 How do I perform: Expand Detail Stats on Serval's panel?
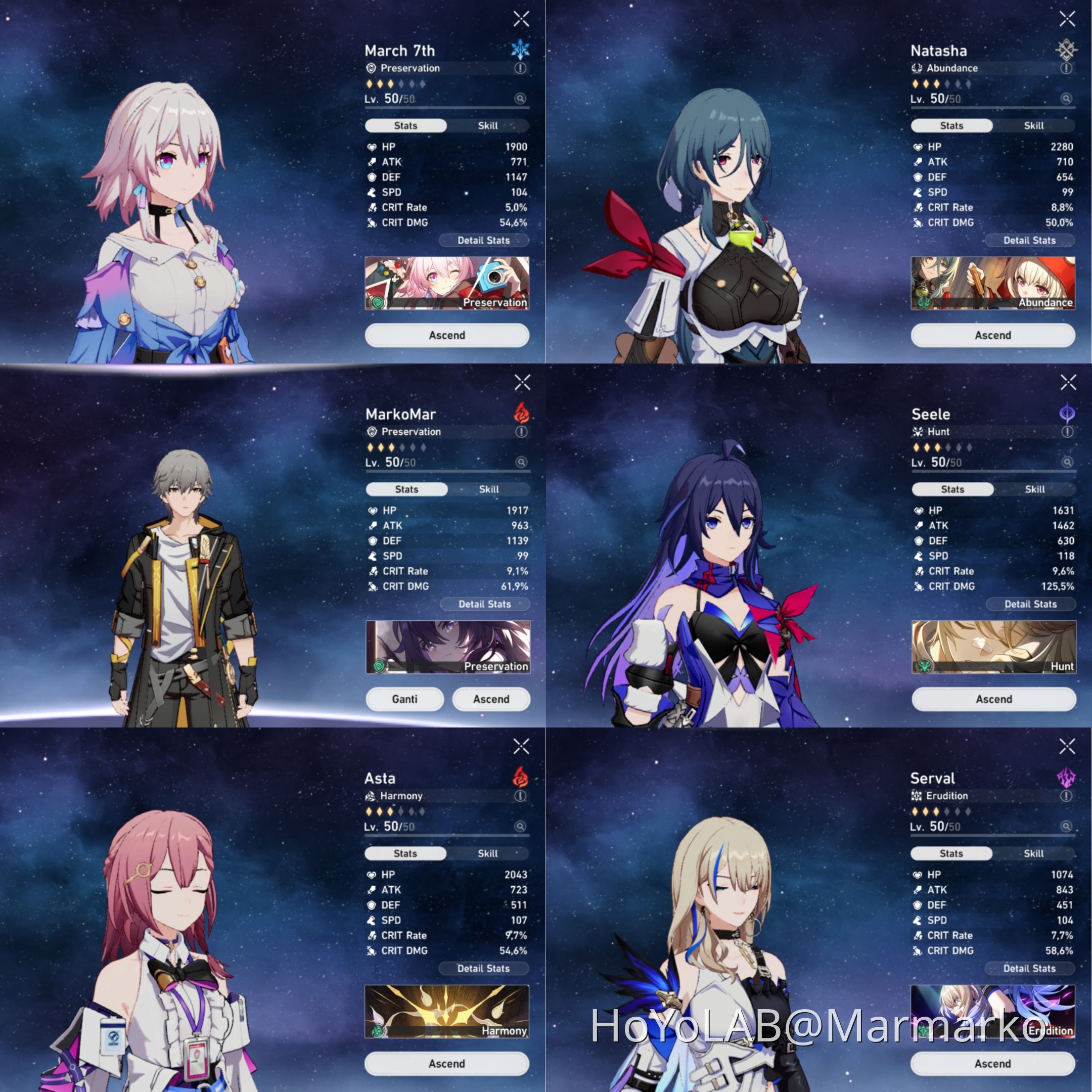[x=1030, y=968]
